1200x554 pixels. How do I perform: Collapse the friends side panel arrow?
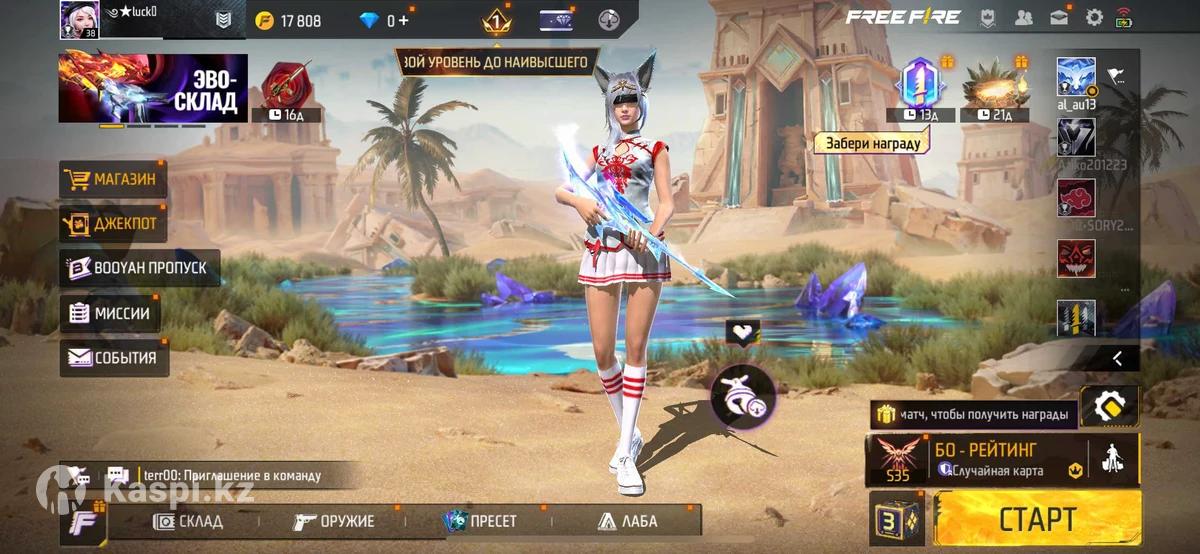point(1117,358)
